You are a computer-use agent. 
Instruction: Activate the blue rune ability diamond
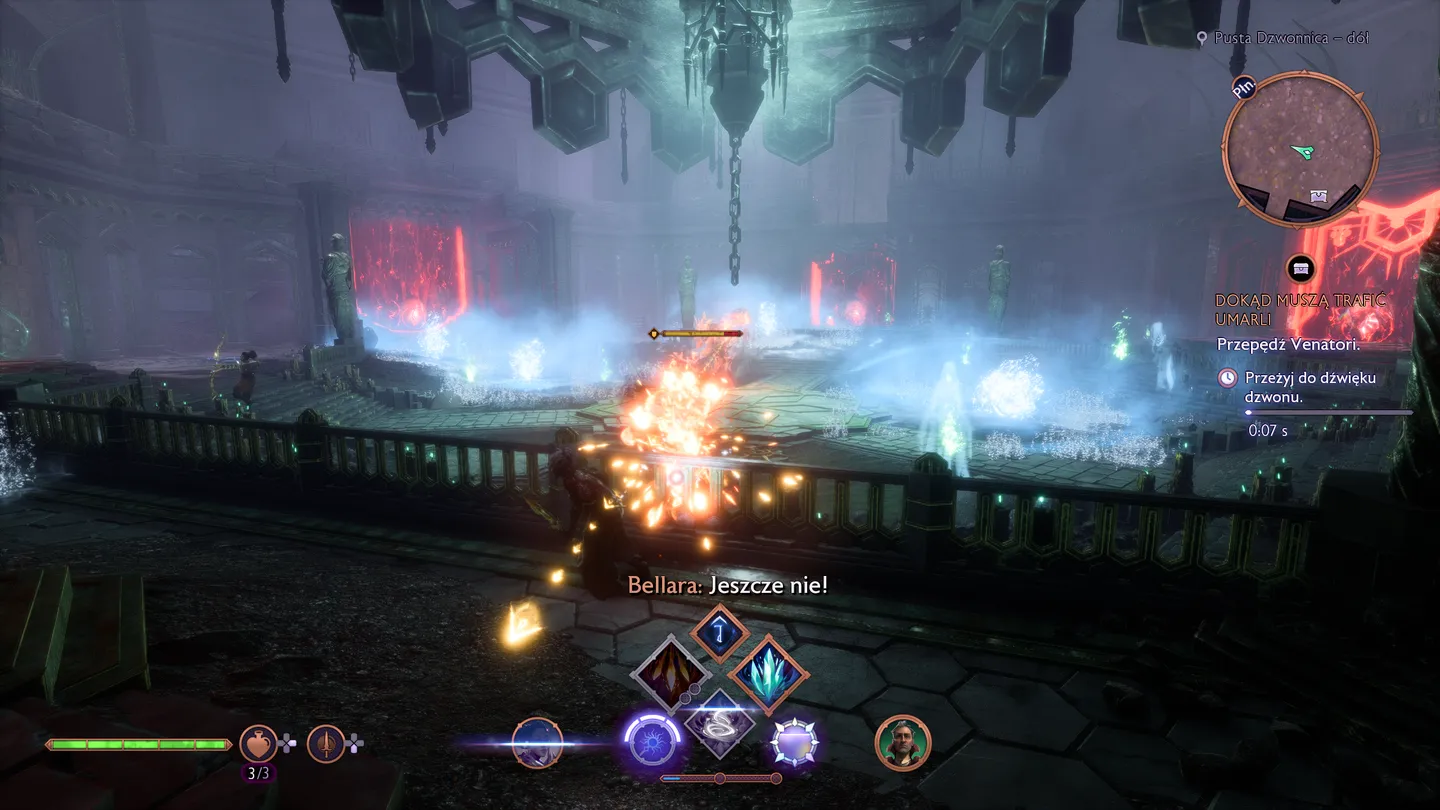[719, 632]
